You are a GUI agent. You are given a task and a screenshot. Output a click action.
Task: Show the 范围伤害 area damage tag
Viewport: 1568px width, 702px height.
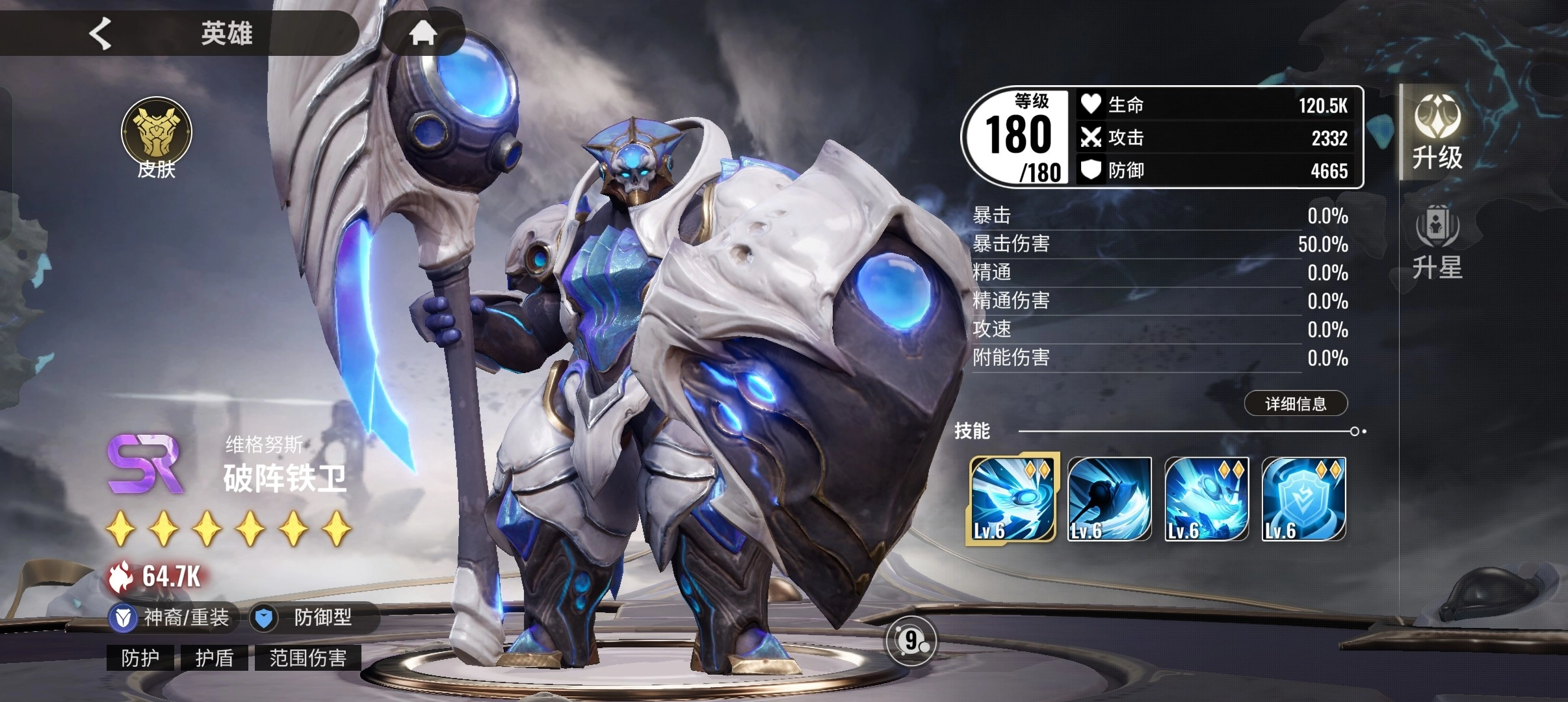(x=307, y=658)
